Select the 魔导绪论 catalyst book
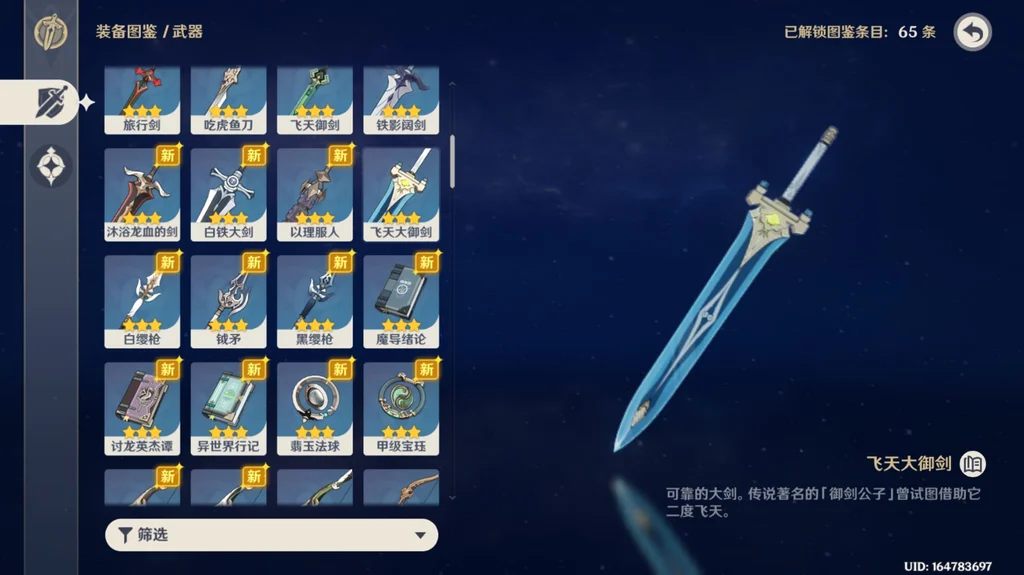This screenshot has height=575, width=1024. pos(401,301)
